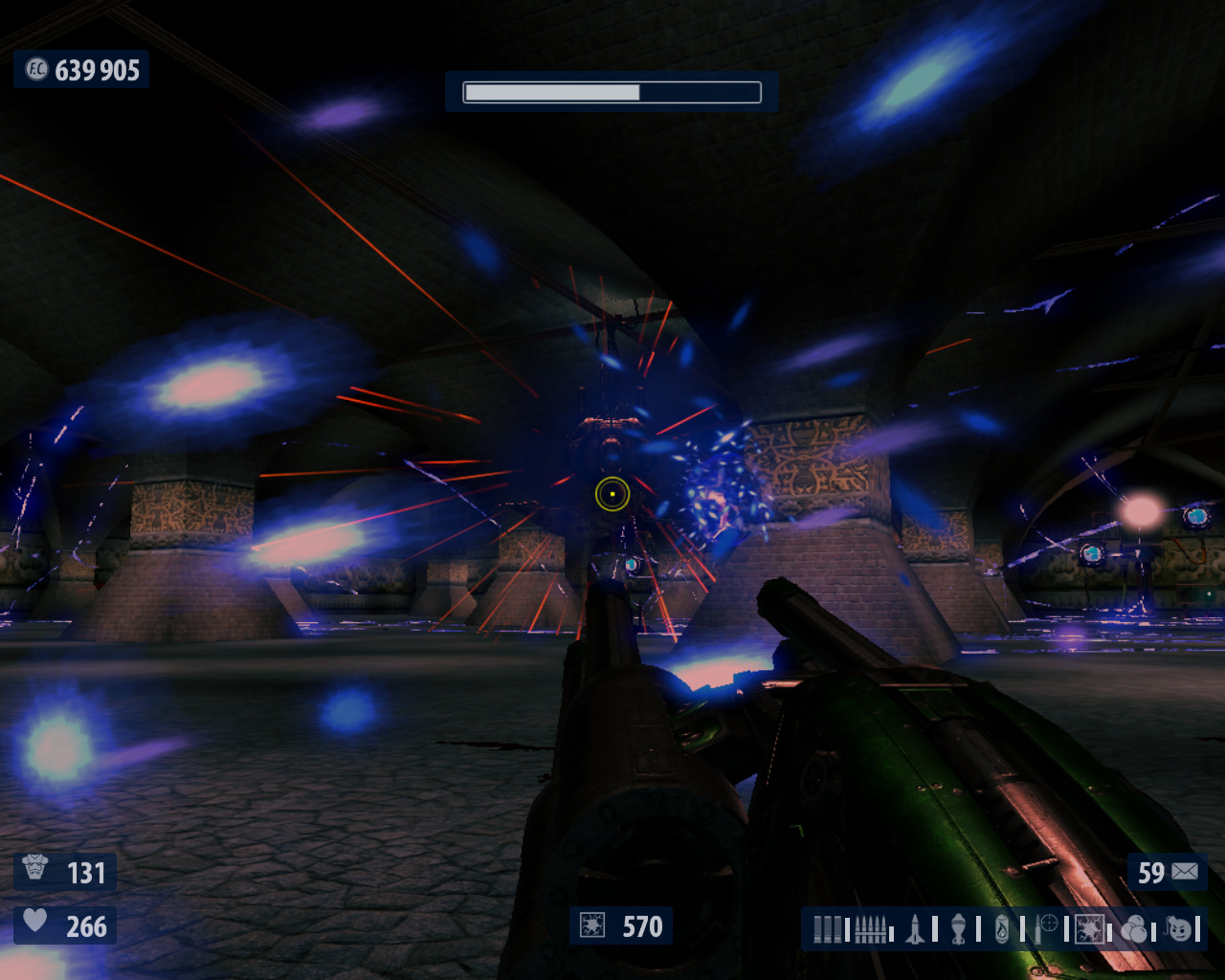Click the current electricity ammo icon beside 570
The image size is (1225, 980).
tap(592, 926)
